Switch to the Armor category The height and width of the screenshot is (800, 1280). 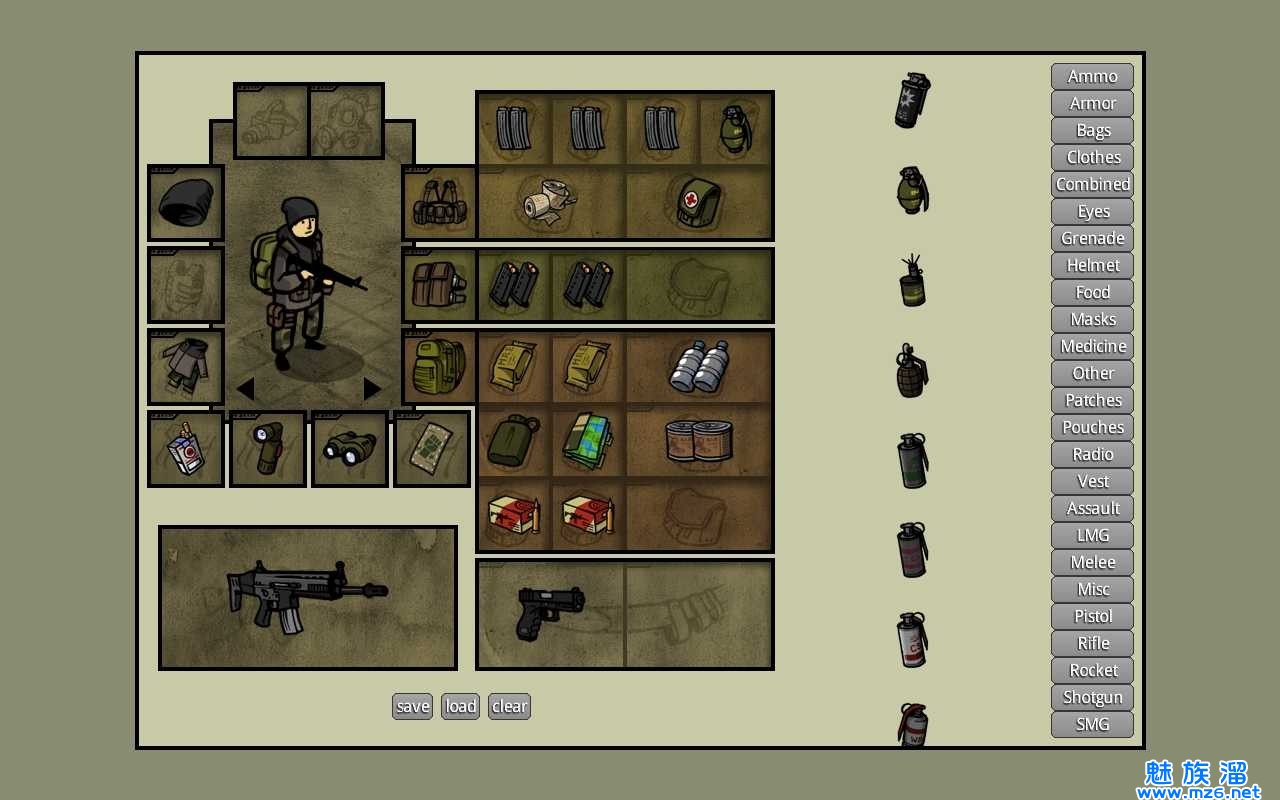click(x=1092, y=103)
